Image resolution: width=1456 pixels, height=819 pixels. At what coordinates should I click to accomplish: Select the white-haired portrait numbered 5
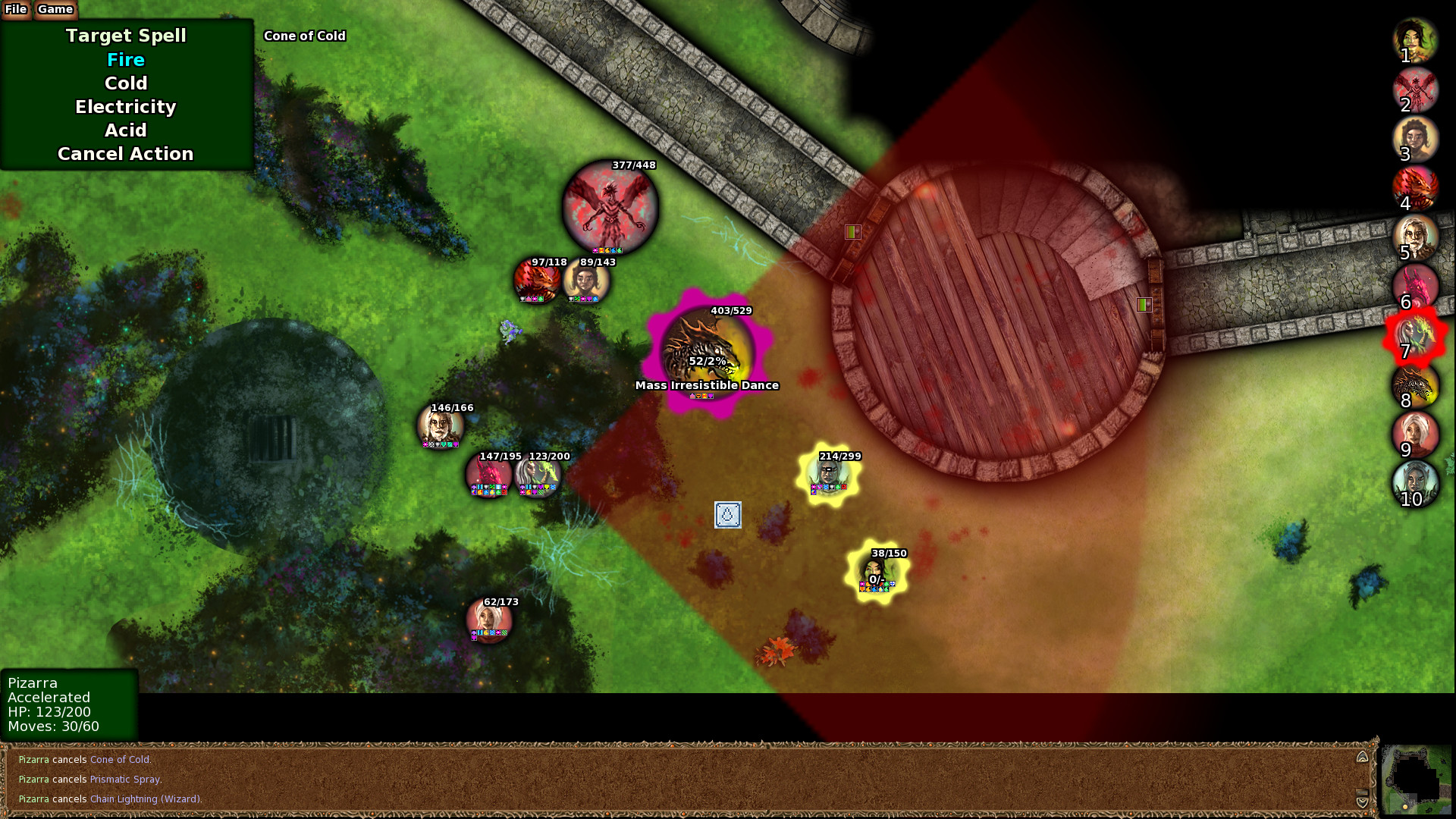click(x=1415, y=237)
